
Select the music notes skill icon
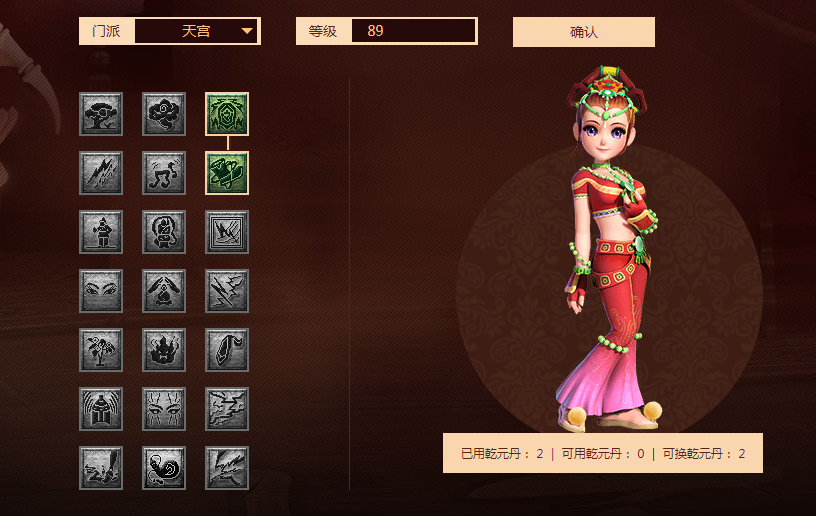click(x=164, y=173)
